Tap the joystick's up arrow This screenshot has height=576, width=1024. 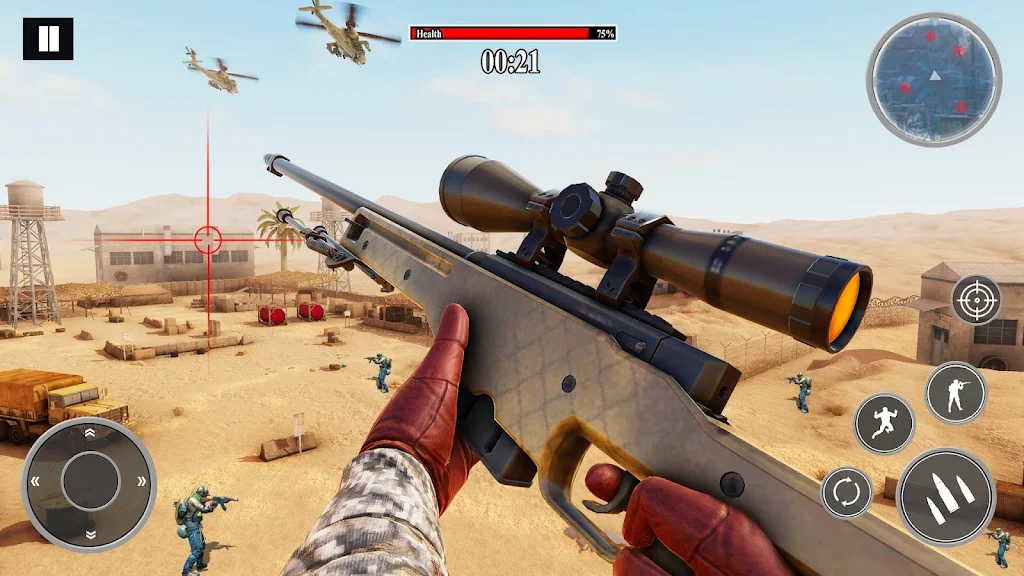(x=90, y=433)
